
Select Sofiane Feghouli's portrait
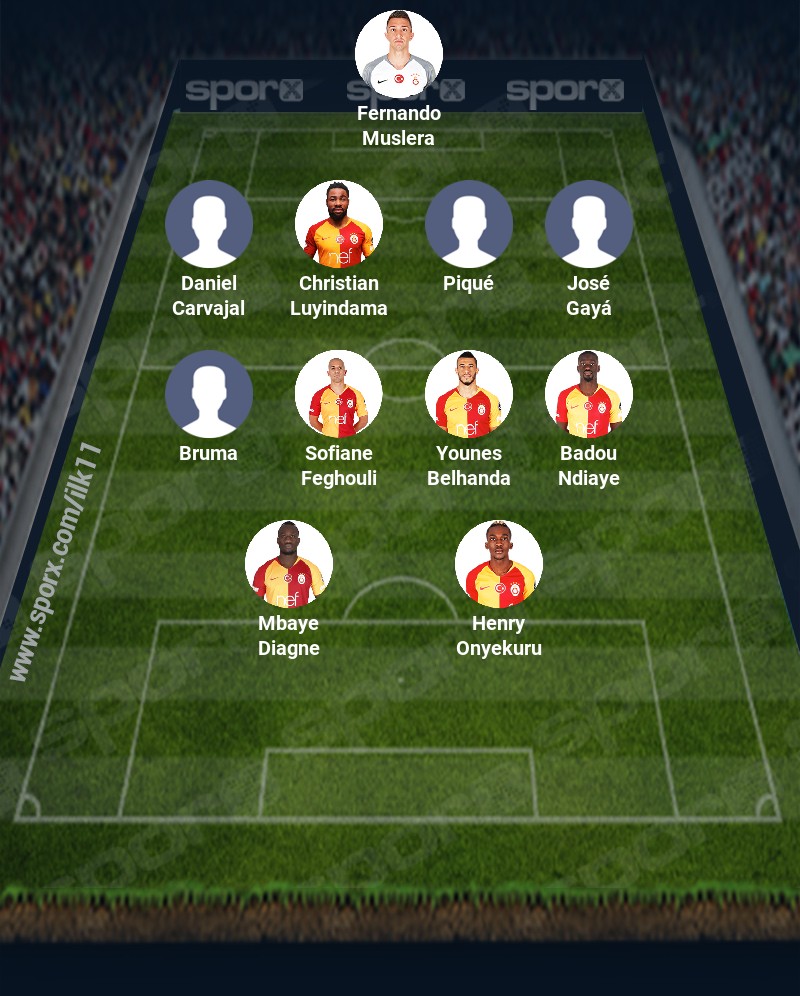pos(339,394)
